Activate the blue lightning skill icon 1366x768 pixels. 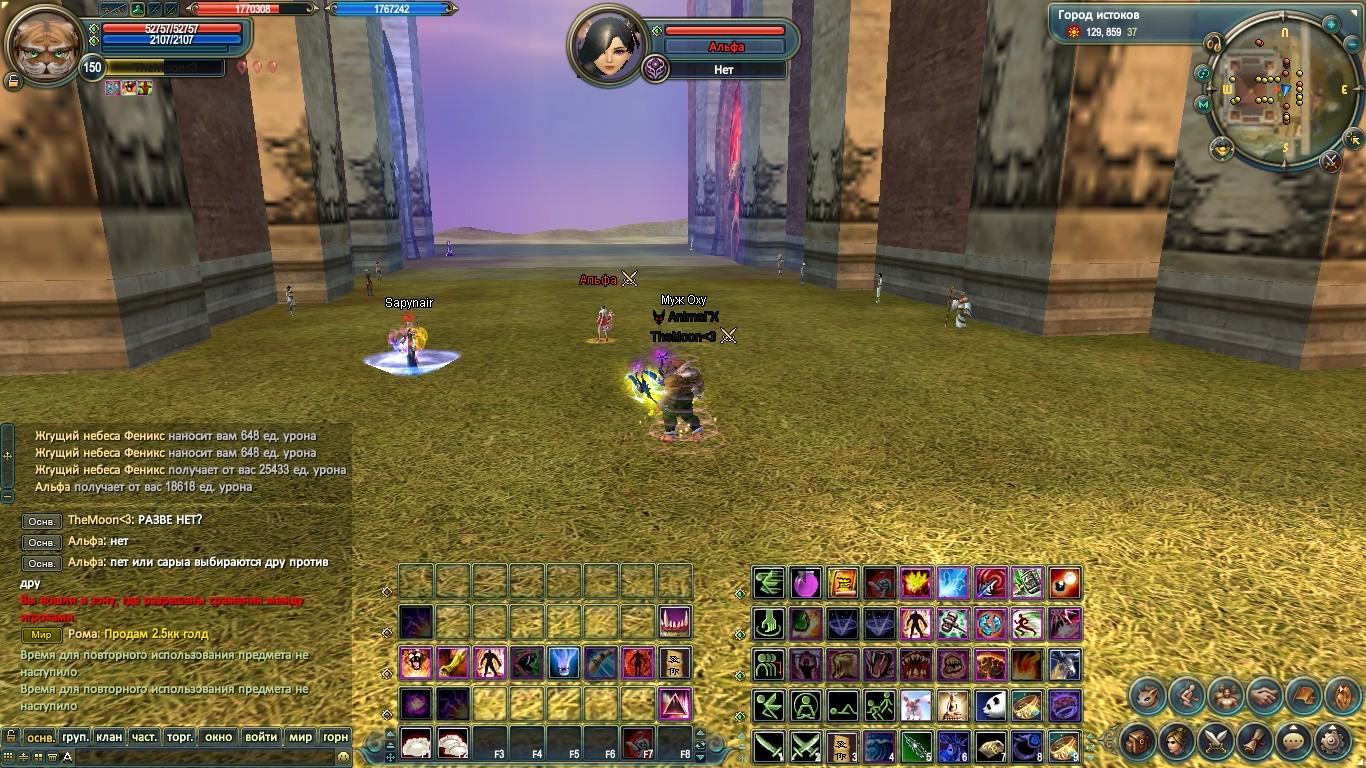tap(953, 582)
